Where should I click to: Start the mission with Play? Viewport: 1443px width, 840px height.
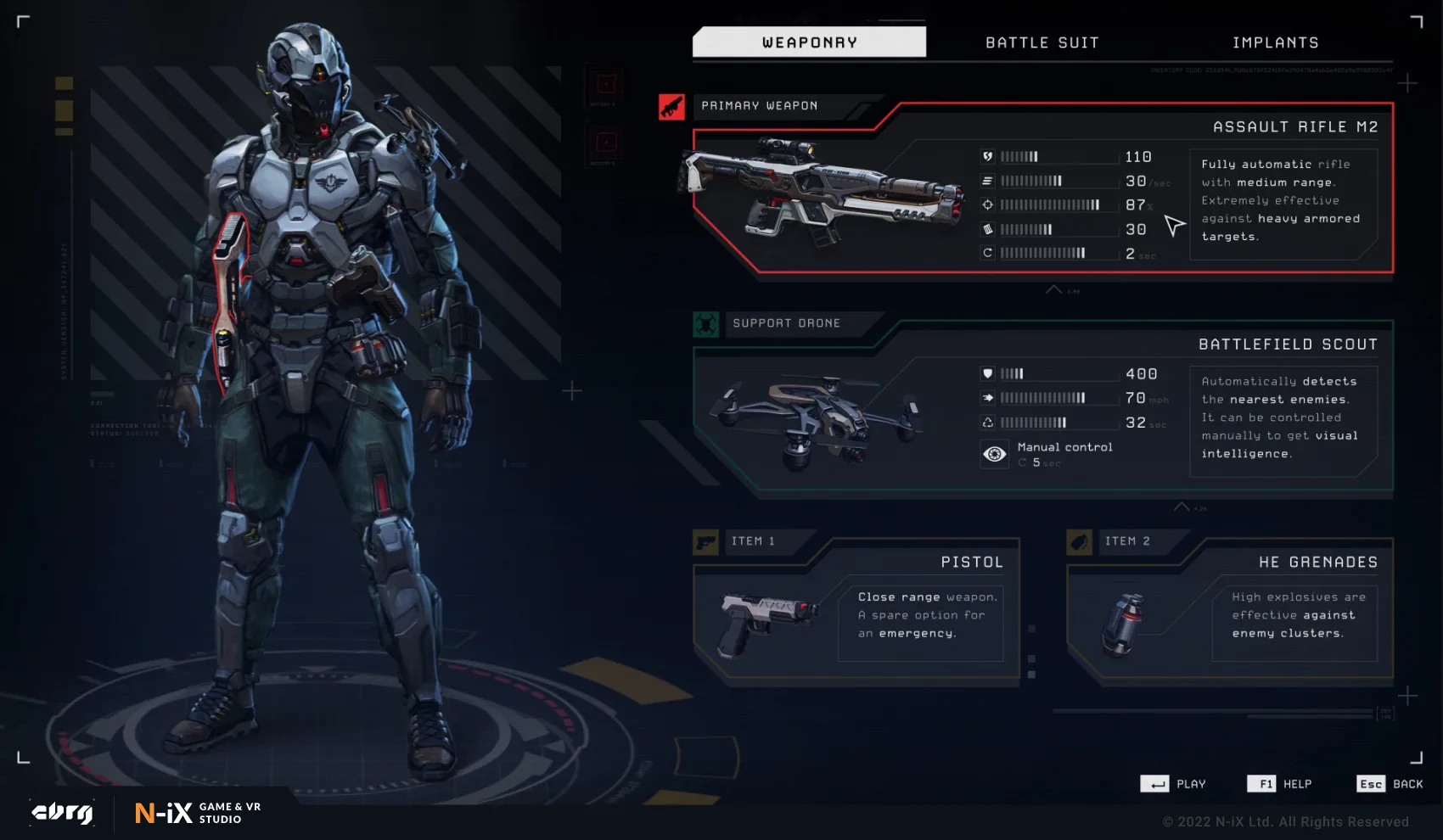tap(1173, 784)
